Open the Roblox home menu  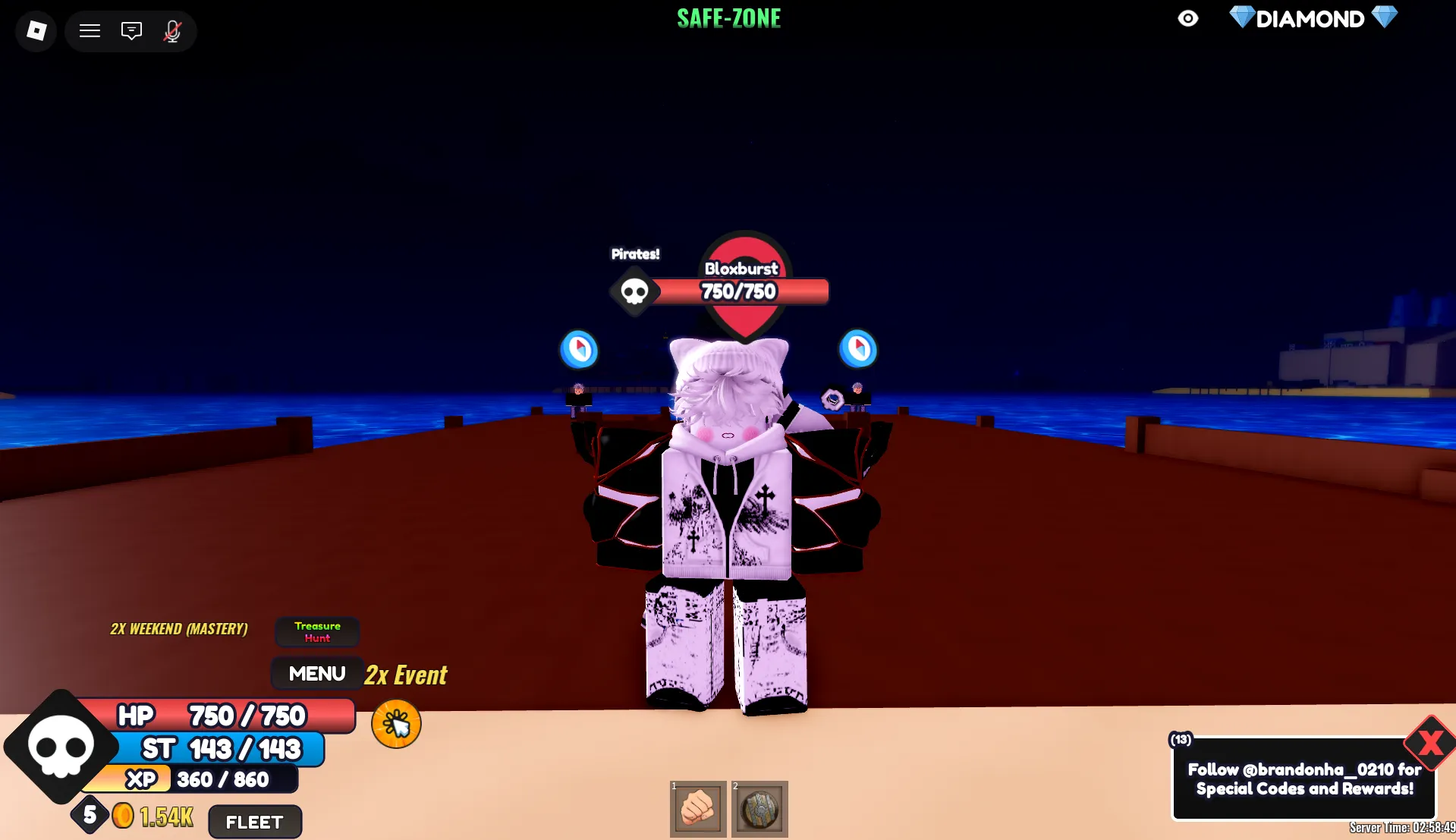(x=35, y=31)
